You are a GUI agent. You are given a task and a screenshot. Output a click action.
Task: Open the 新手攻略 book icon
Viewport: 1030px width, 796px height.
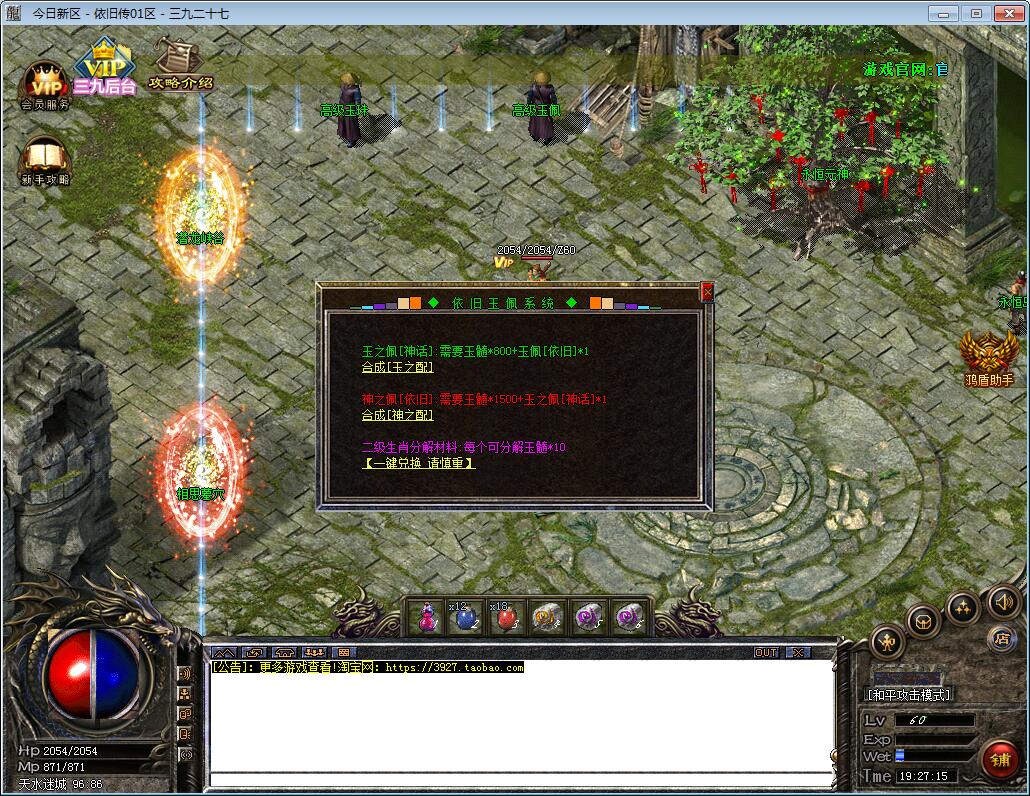45,161
